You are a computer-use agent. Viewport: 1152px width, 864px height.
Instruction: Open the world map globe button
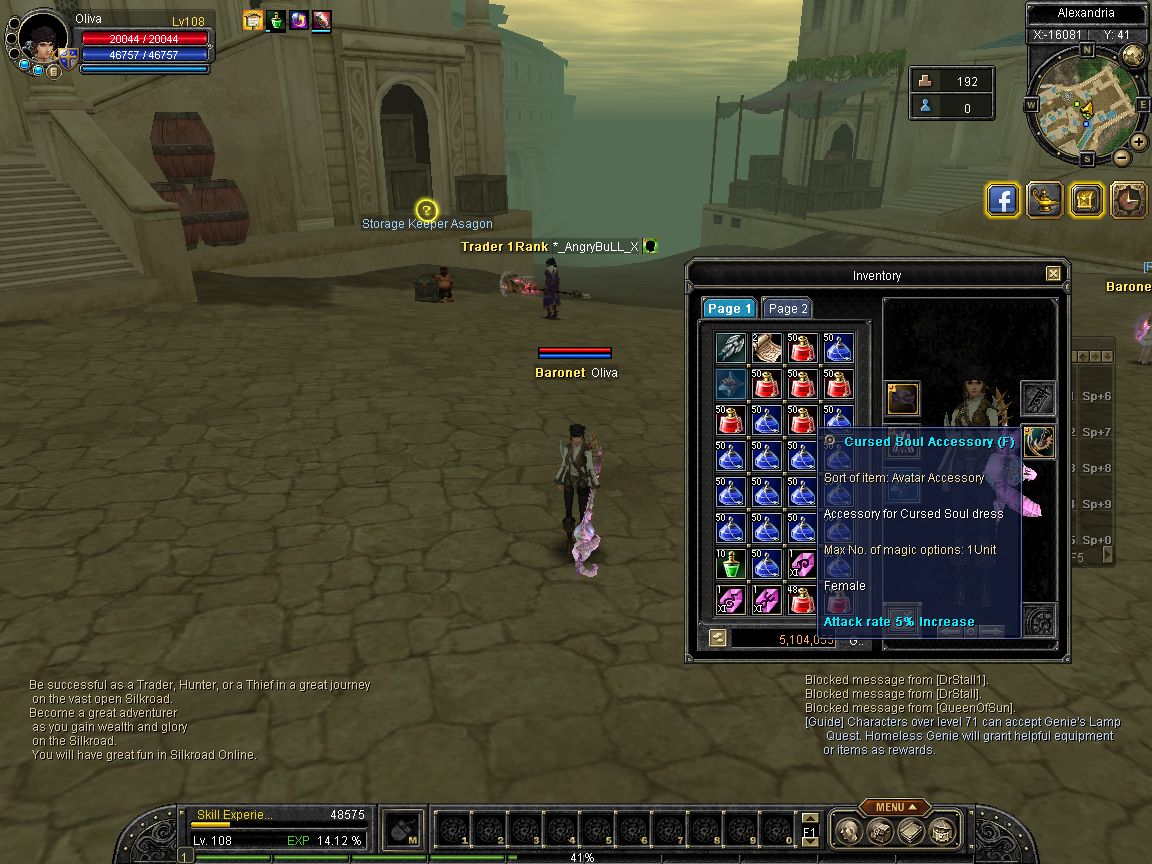(1133, 56)
